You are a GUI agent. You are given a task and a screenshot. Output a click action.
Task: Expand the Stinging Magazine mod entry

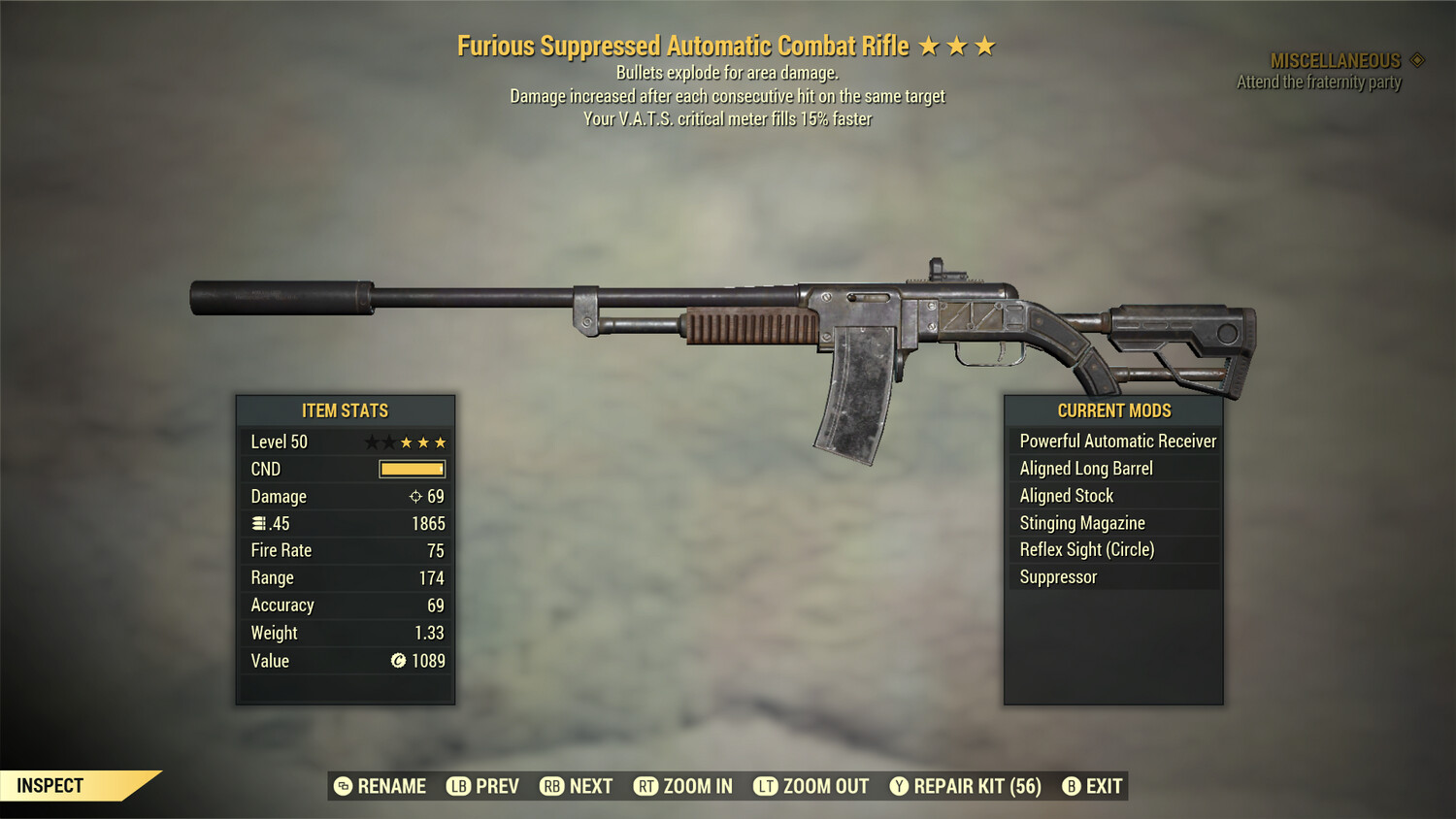1081,522
